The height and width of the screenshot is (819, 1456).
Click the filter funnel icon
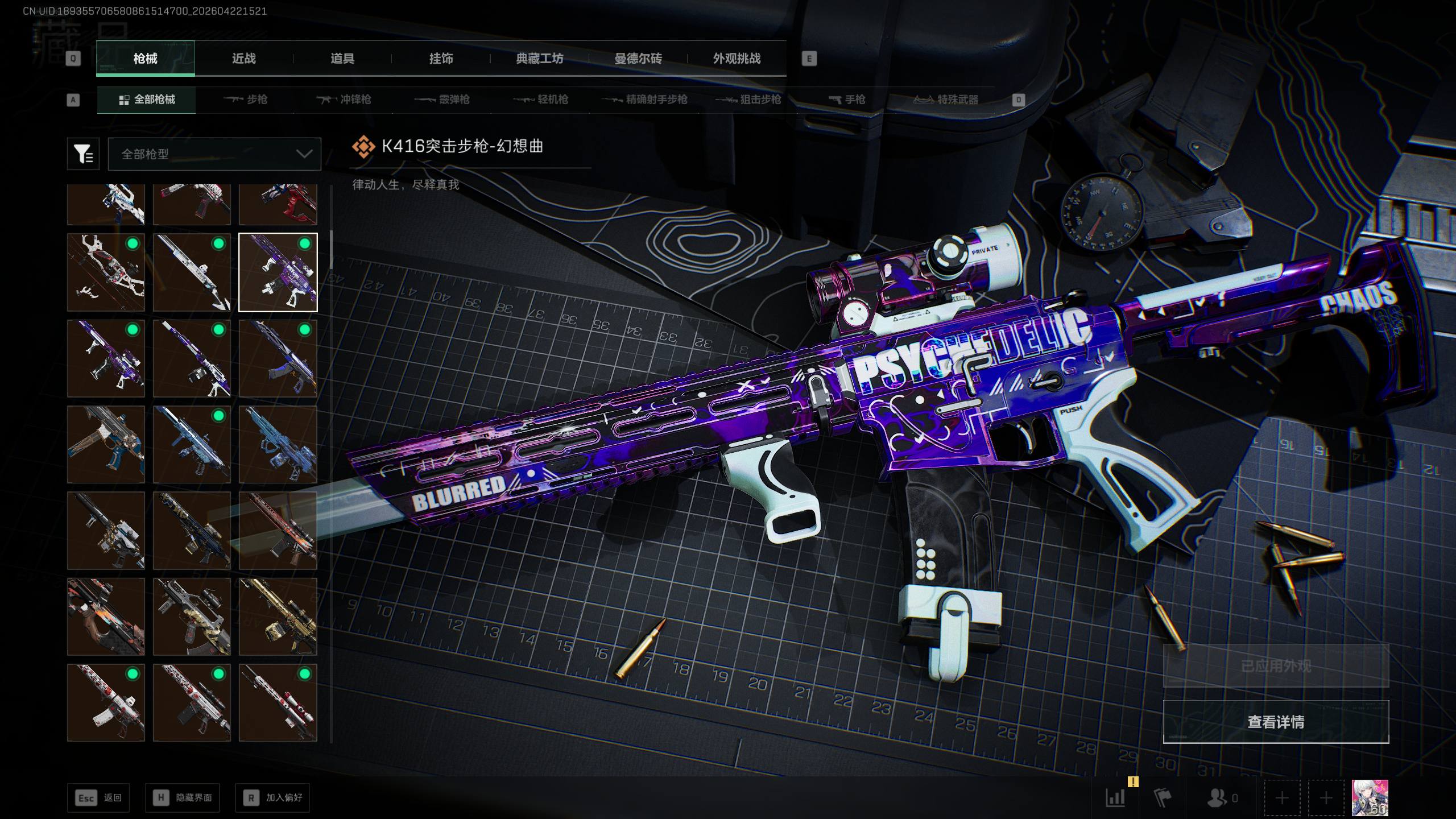pyautogui.click(x=83, y=154)
